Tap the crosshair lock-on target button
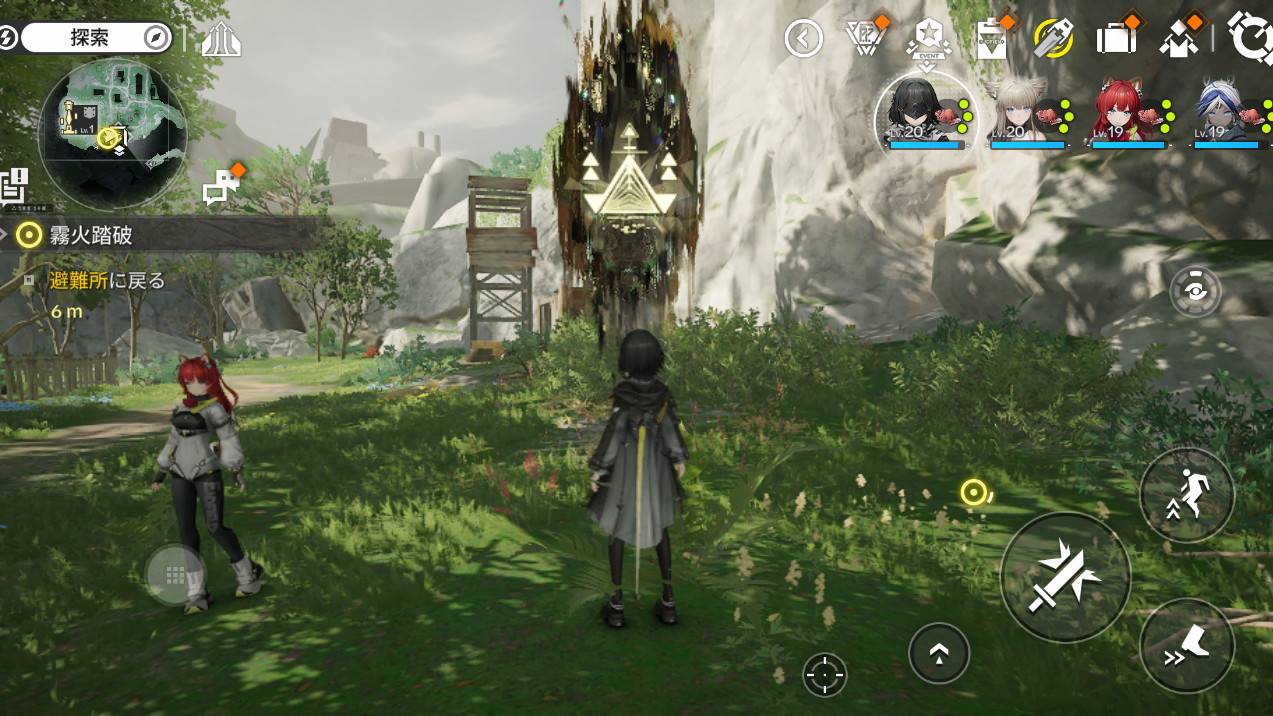This screenshot has height=716, width=1273. pos(825,675)
